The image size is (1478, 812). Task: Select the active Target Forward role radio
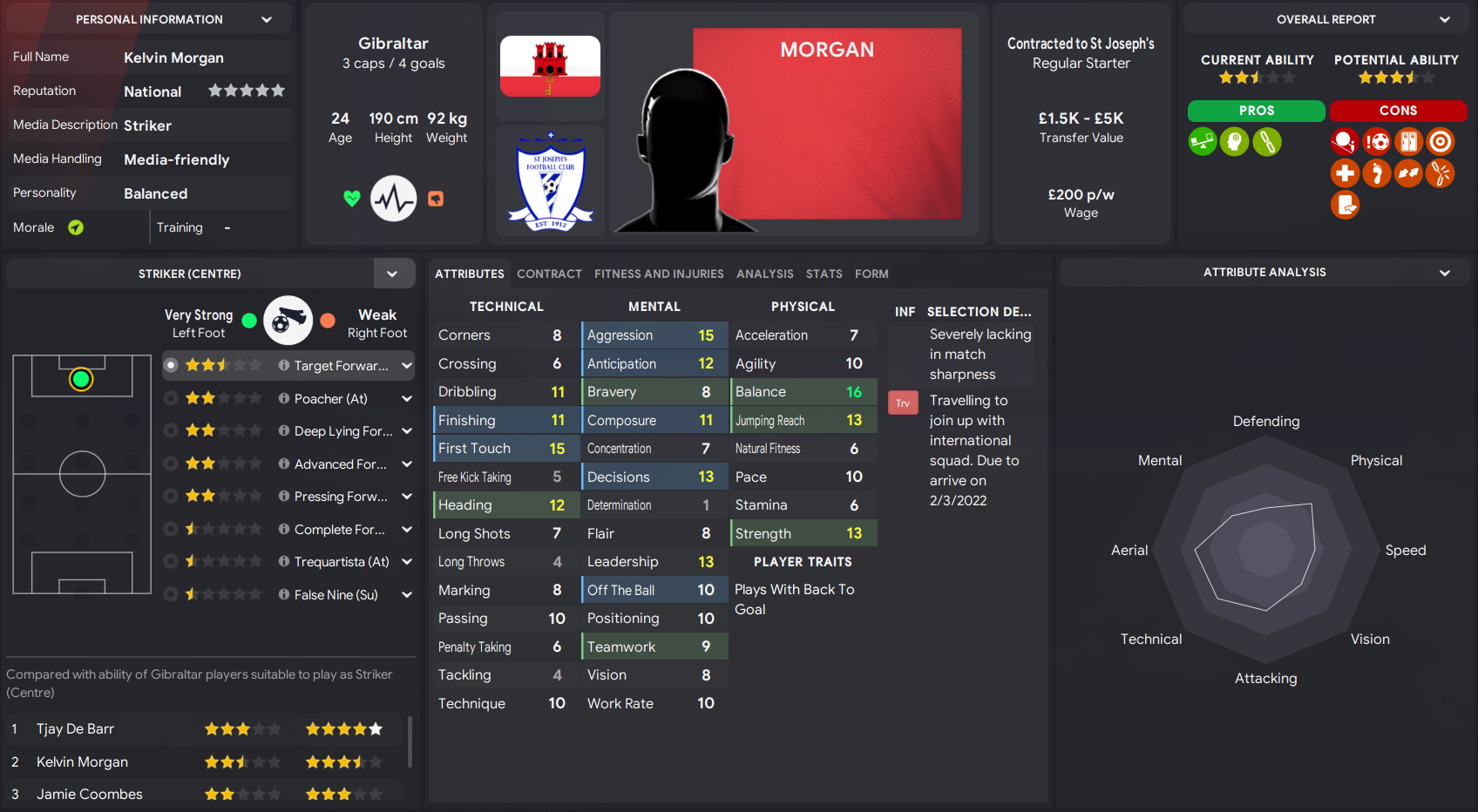[170, 365]
